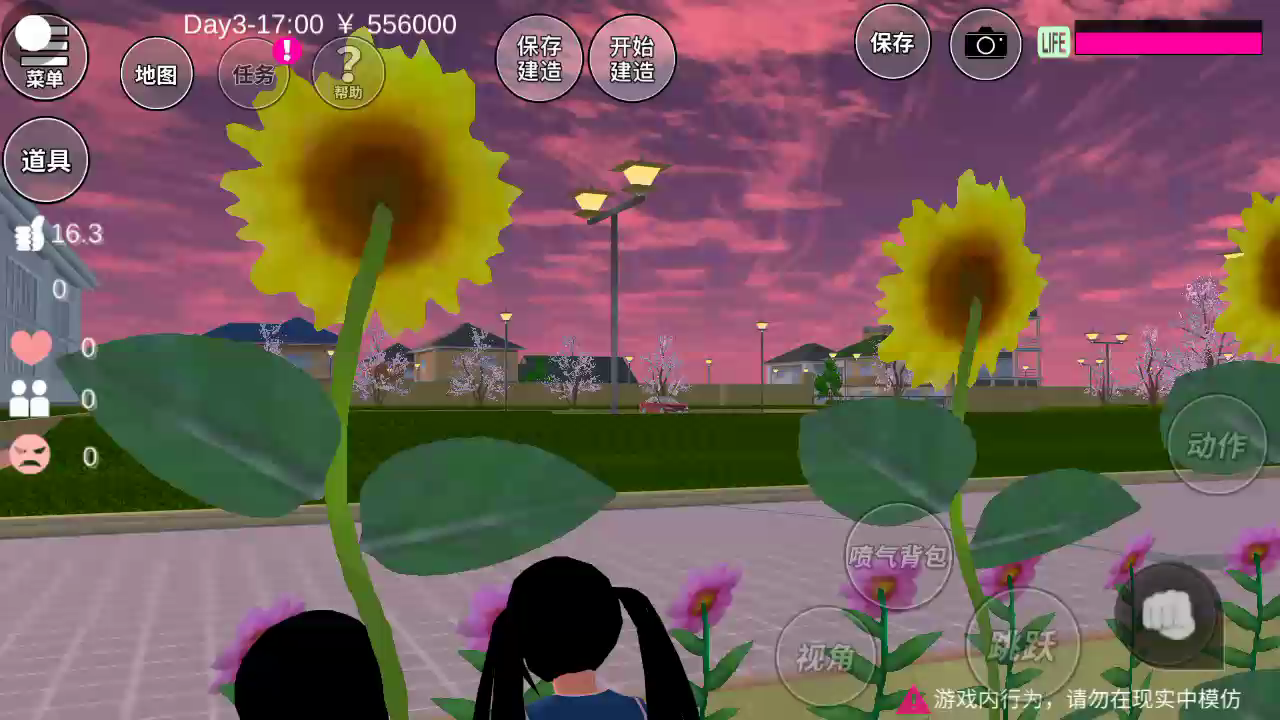Open the 道具 items panel
Image resolution: width=1280 pixels, height=720 pixels.
(x=46, y=160)
